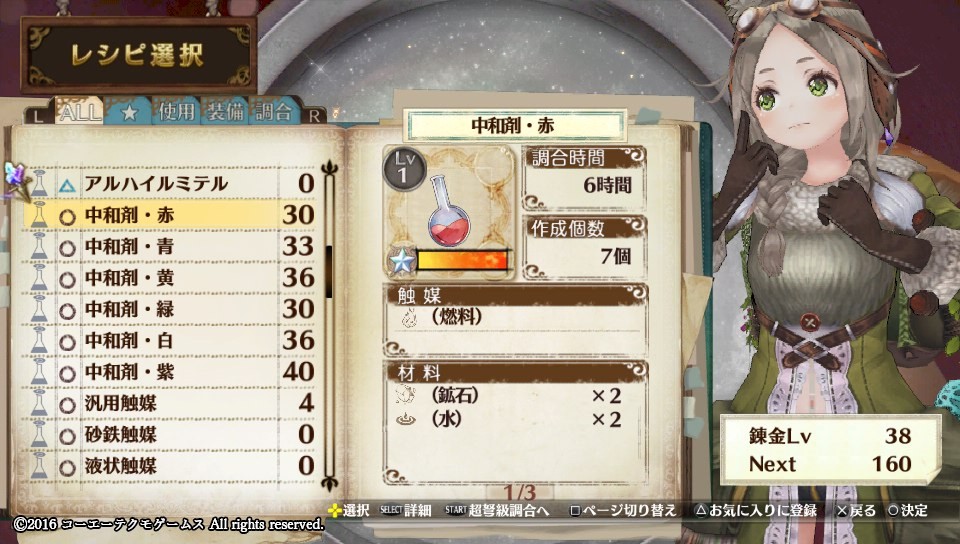Image resolution: width=960 pixels, height=544 pixels.
Task: Switch to the 使用 tab
Action: 176,112
